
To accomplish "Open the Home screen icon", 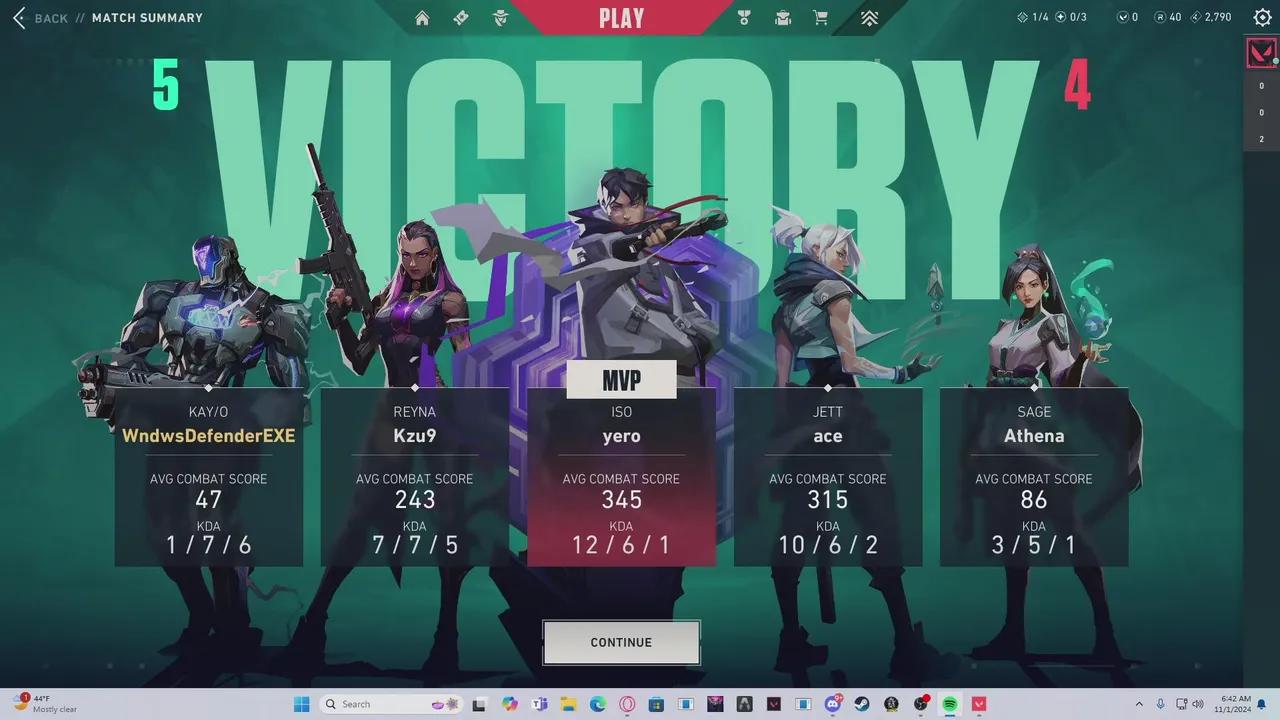I will point(421,17).
